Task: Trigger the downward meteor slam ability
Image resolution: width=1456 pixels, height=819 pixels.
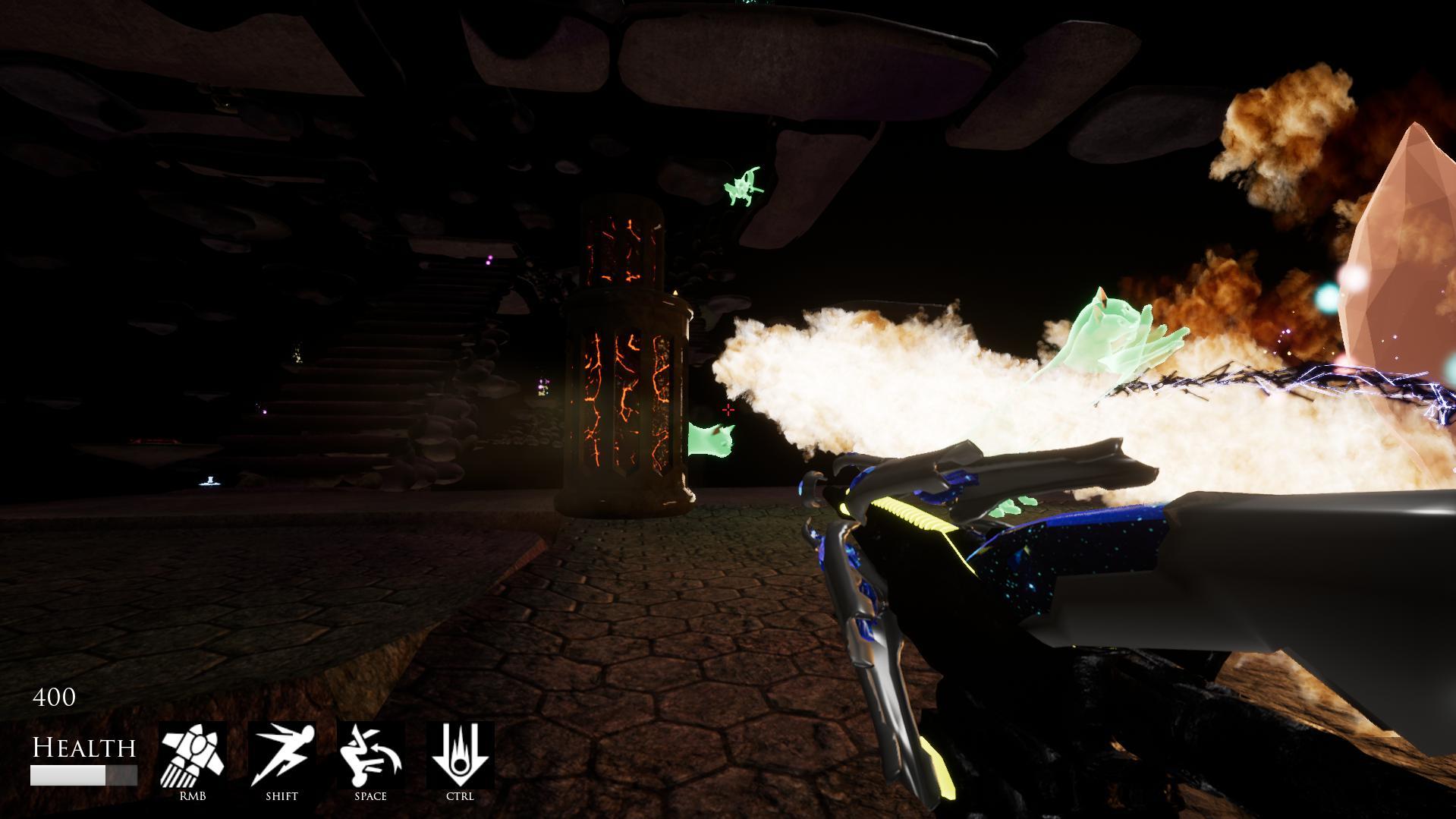Action: [460, 755]
